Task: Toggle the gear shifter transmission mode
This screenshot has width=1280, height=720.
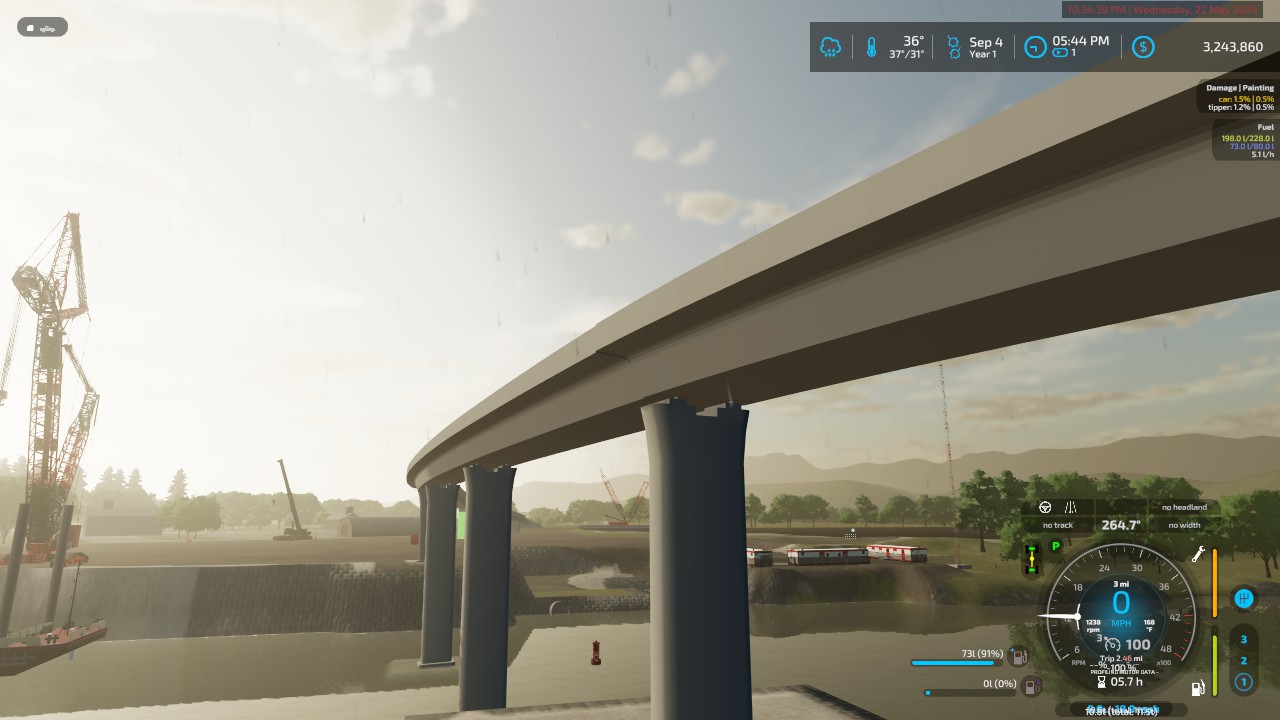Action: pos(1243,598)
